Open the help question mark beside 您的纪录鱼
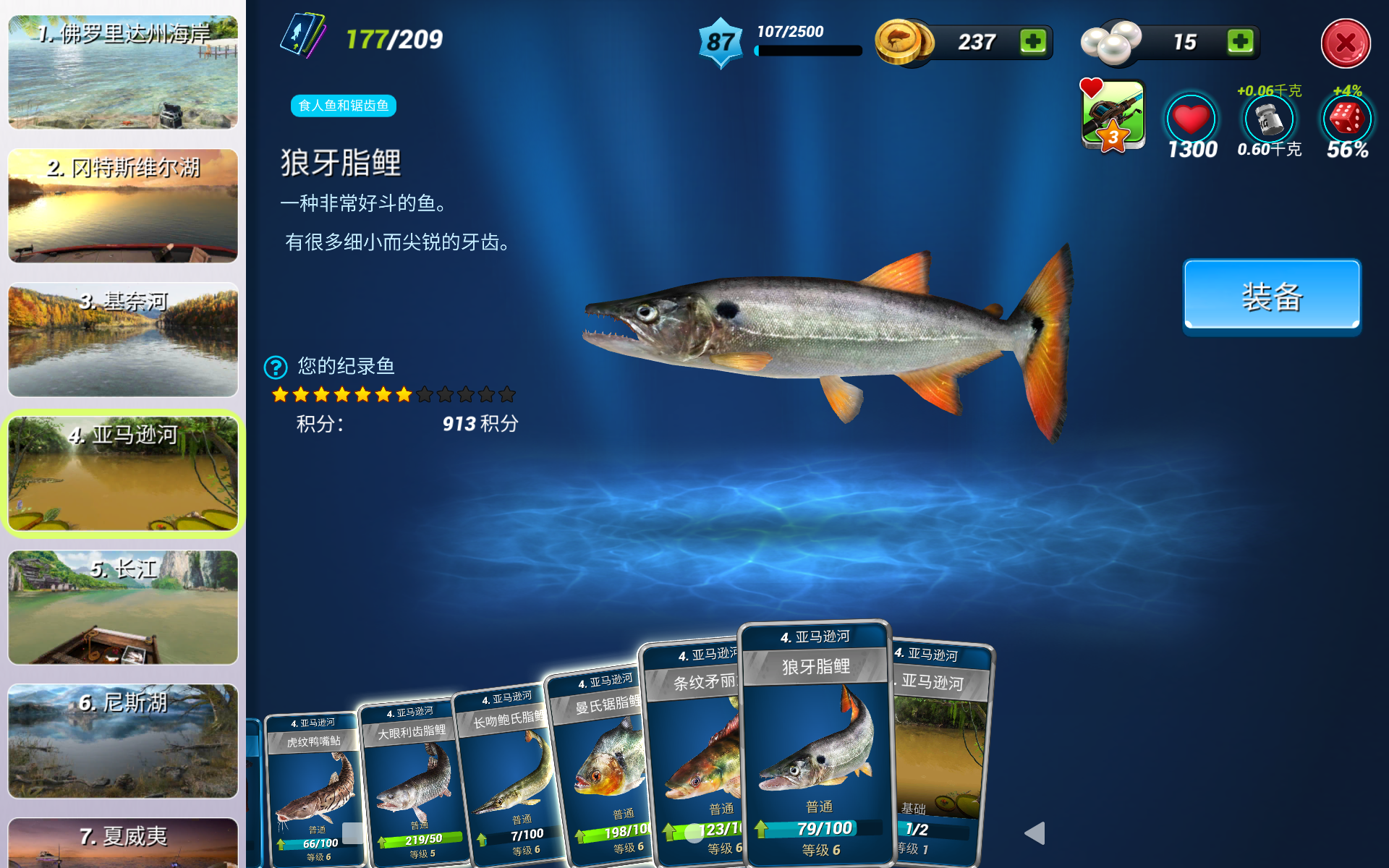 coord(275,367)
